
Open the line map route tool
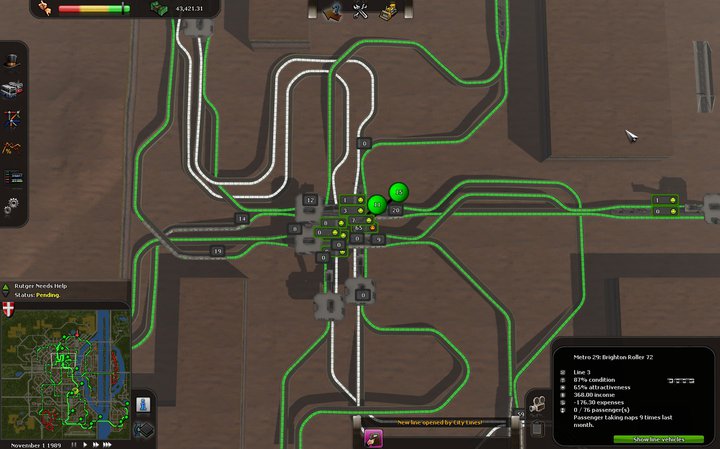coord(14,120)
